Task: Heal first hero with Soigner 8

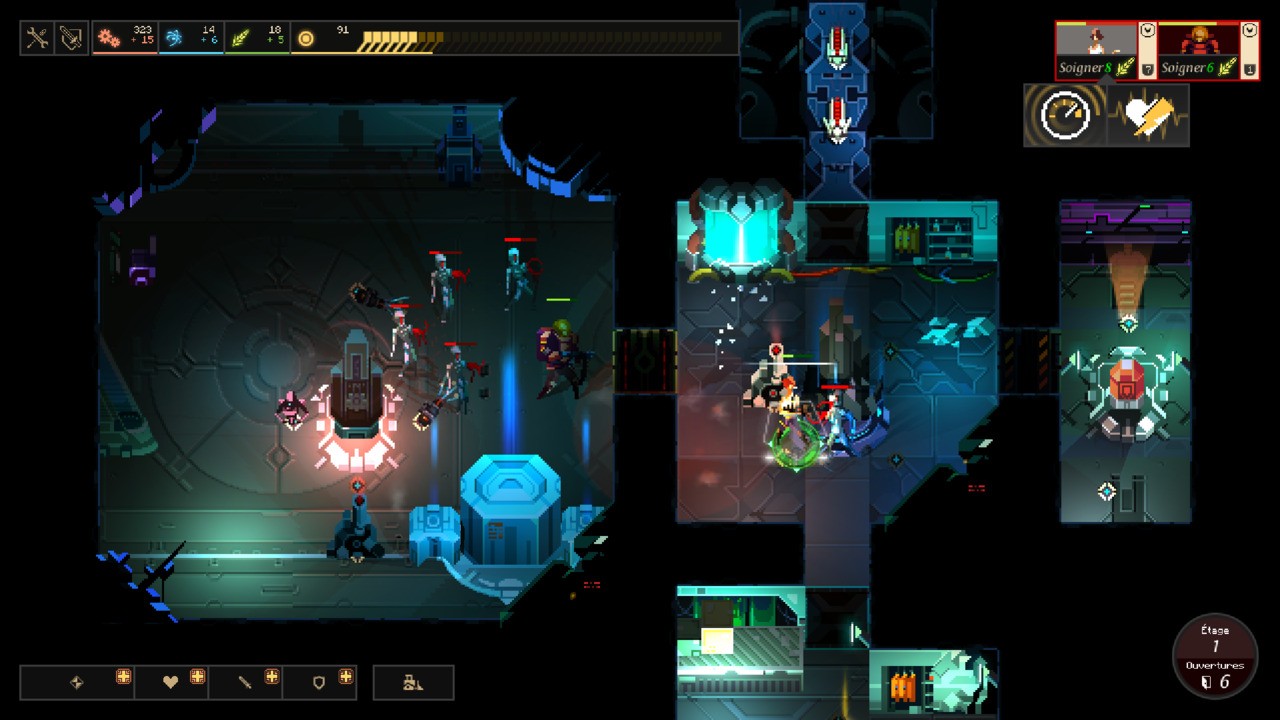Action: click(1097, 68)
